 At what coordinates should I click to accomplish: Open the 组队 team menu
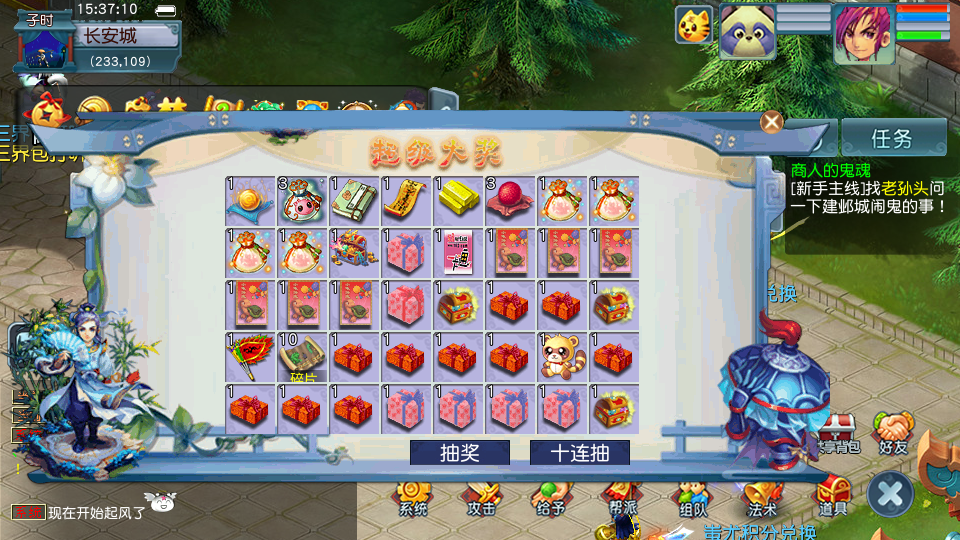click(692, 497)
